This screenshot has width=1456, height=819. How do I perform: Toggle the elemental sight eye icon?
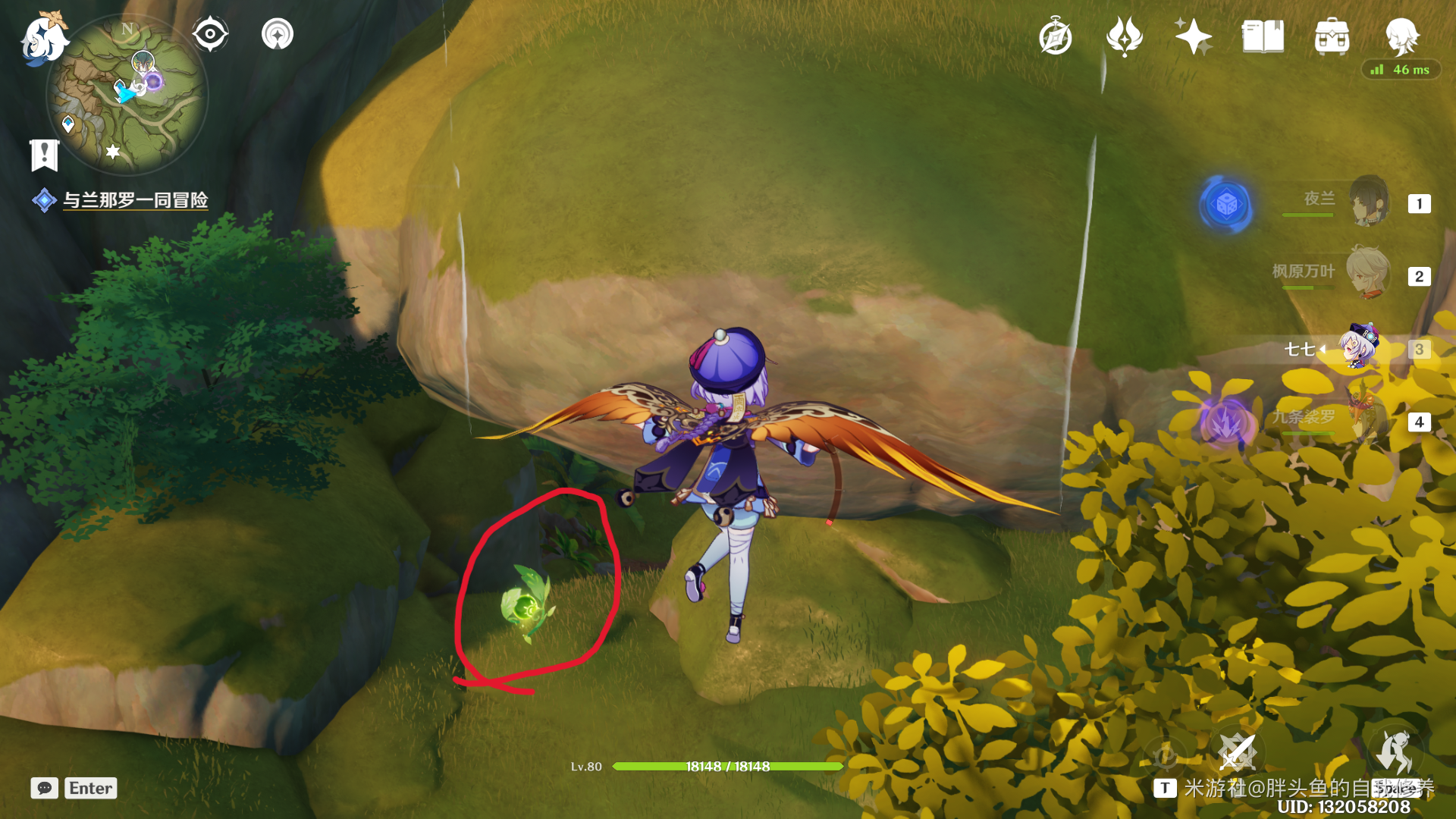pos(210,34)
